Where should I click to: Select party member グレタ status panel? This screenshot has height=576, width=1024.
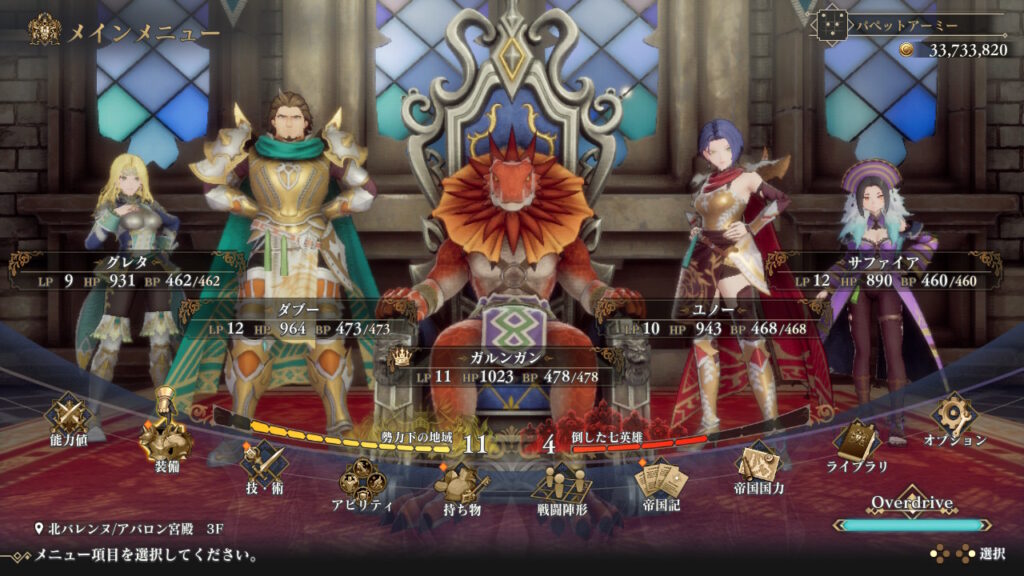[x=127, y=272]
